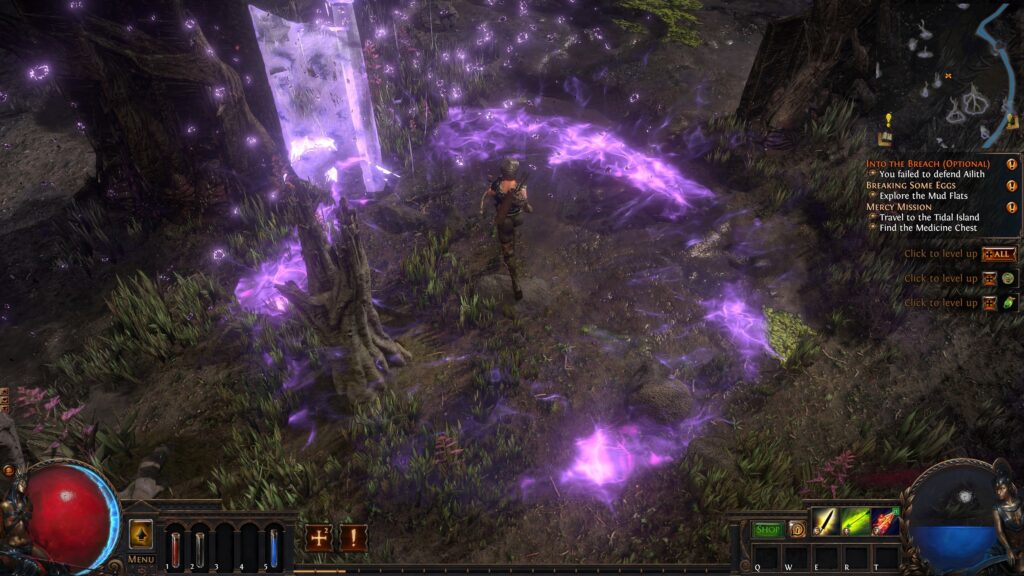Select the green arrow skill
The height and width of the screenshot is (576, 1024).
click(855, 522)
